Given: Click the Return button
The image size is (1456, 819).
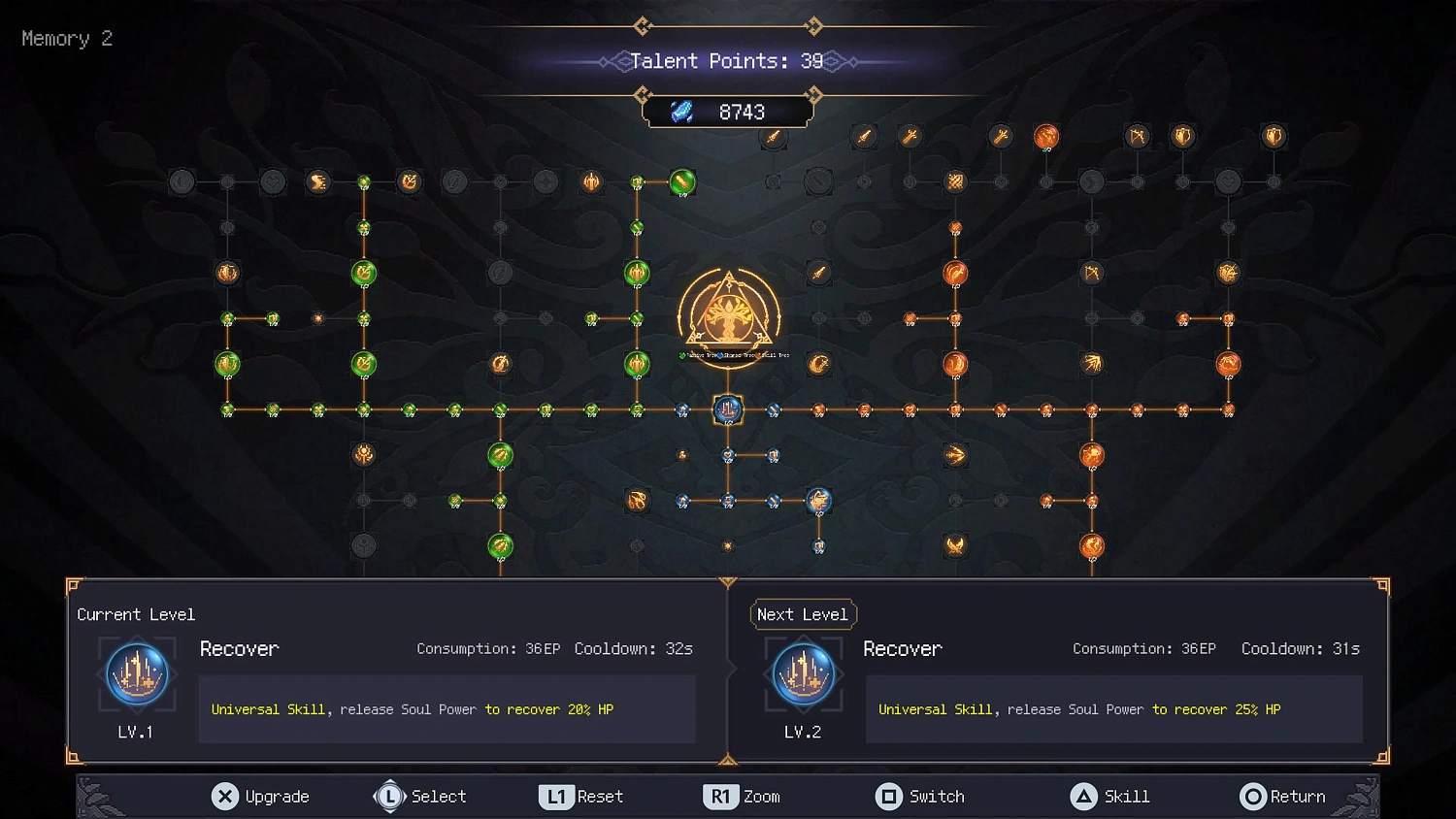Looking at the screenshot, I should [x=1283, y=796].
